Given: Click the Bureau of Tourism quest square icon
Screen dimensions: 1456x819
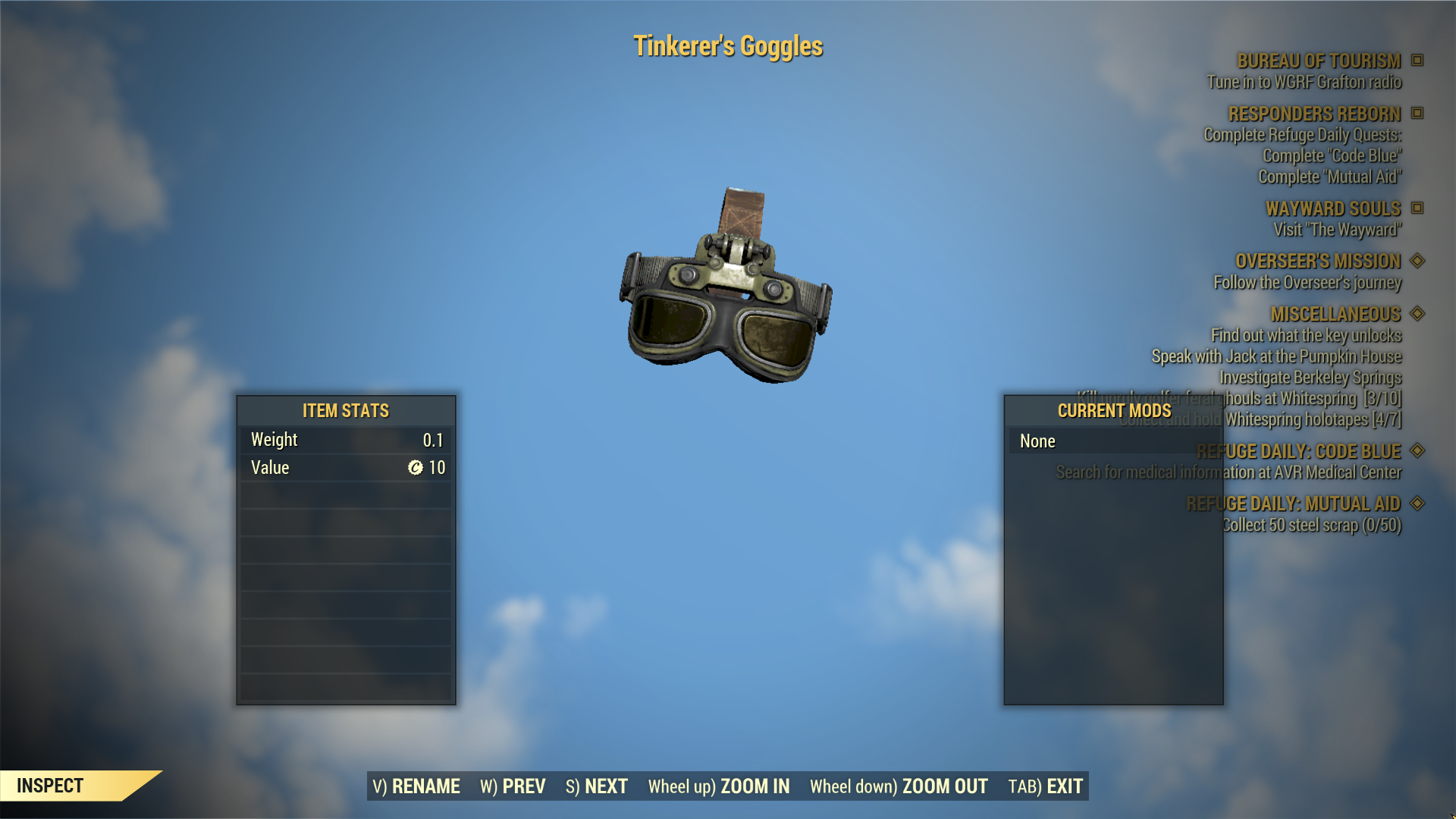Looking at the screenshot, I should [x=1417, y=61].
